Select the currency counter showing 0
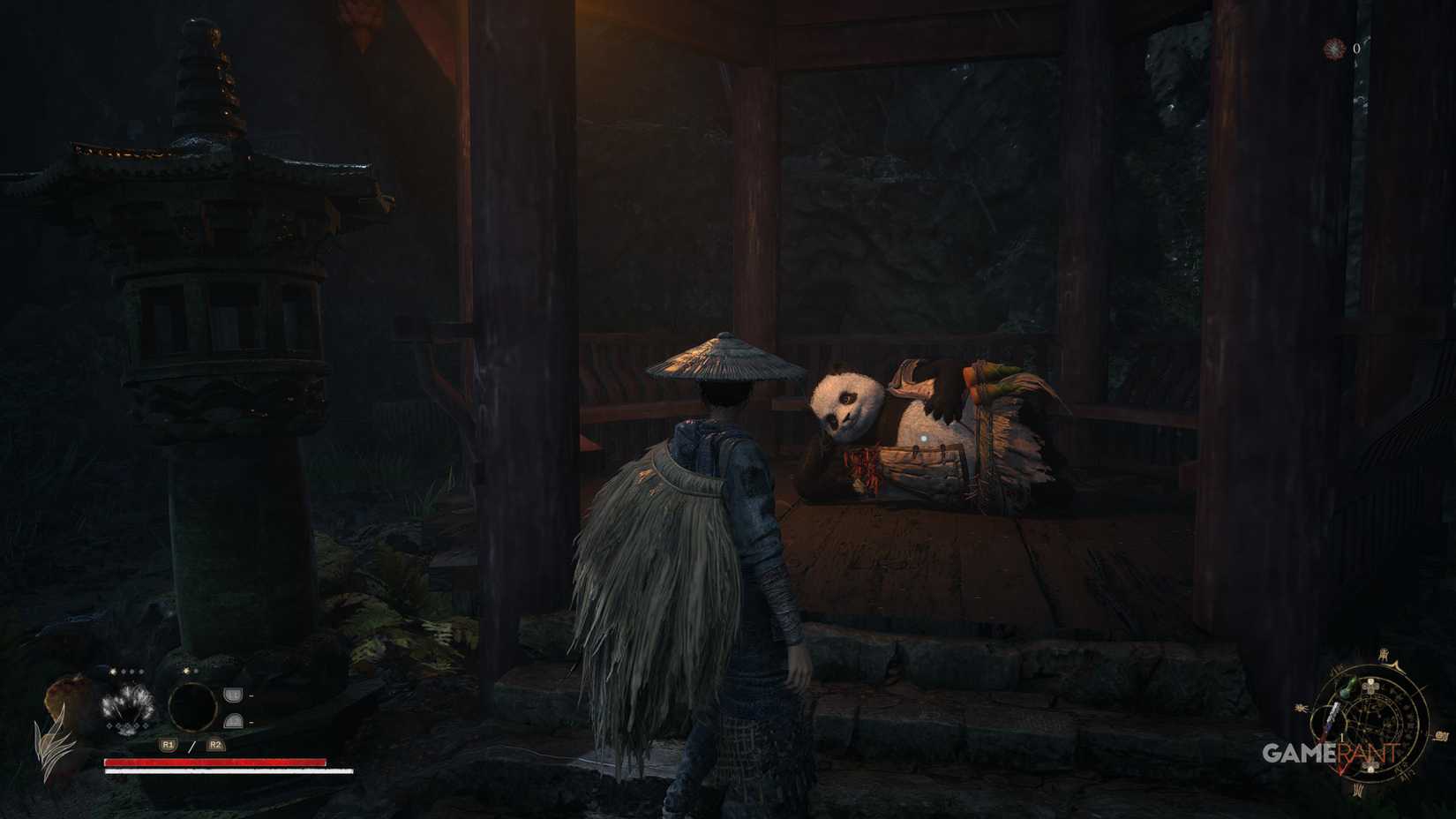1456x819 pixels. coord(1356,48)
